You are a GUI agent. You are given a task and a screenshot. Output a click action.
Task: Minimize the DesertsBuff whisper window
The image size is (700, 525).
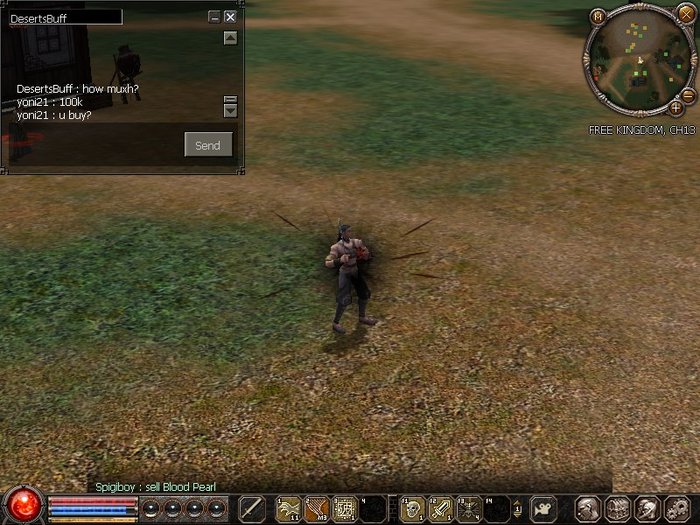click(214, 17)
